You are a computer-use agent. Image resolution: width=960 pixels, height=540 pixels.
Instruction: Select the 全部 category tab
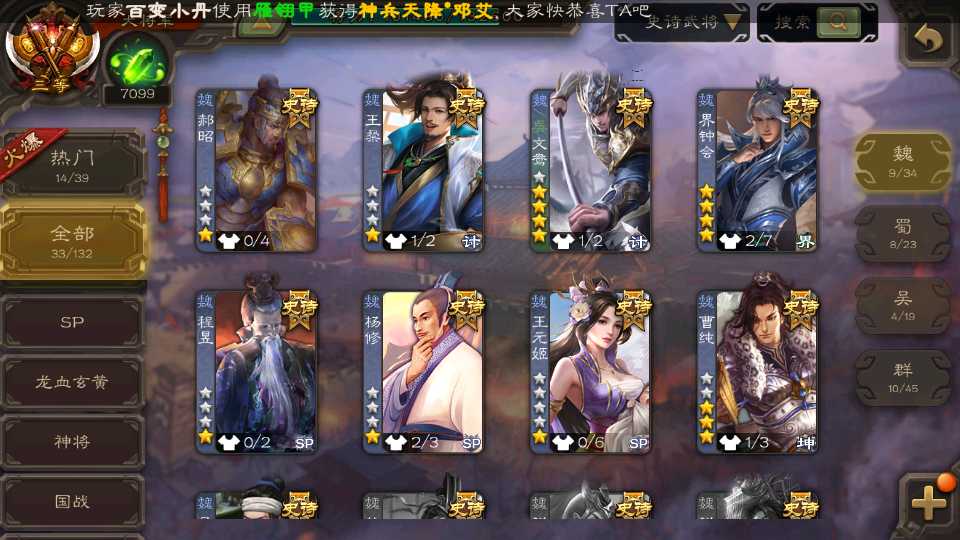pyautogui.click(x=72, y=240)
